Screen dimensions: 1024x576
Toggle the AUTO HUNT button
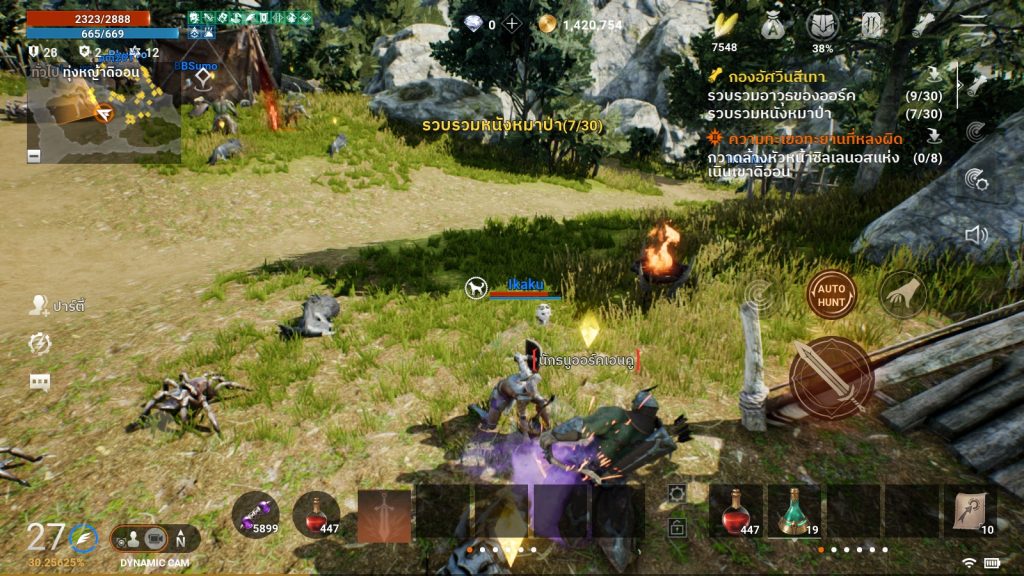(x=831, y=295)
